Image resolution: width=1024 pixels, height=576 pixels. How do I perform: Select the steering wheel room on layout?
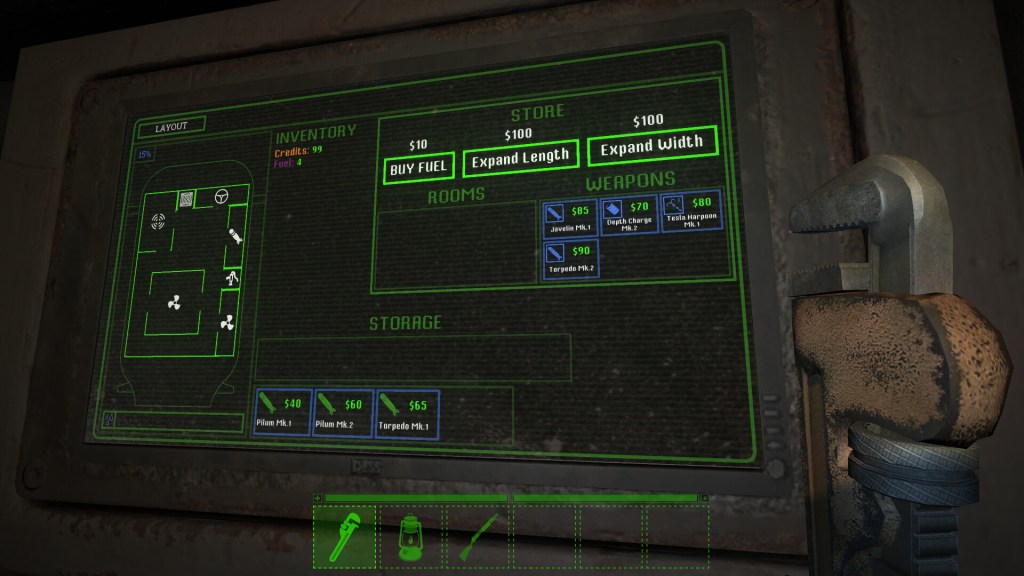(221, 195)
